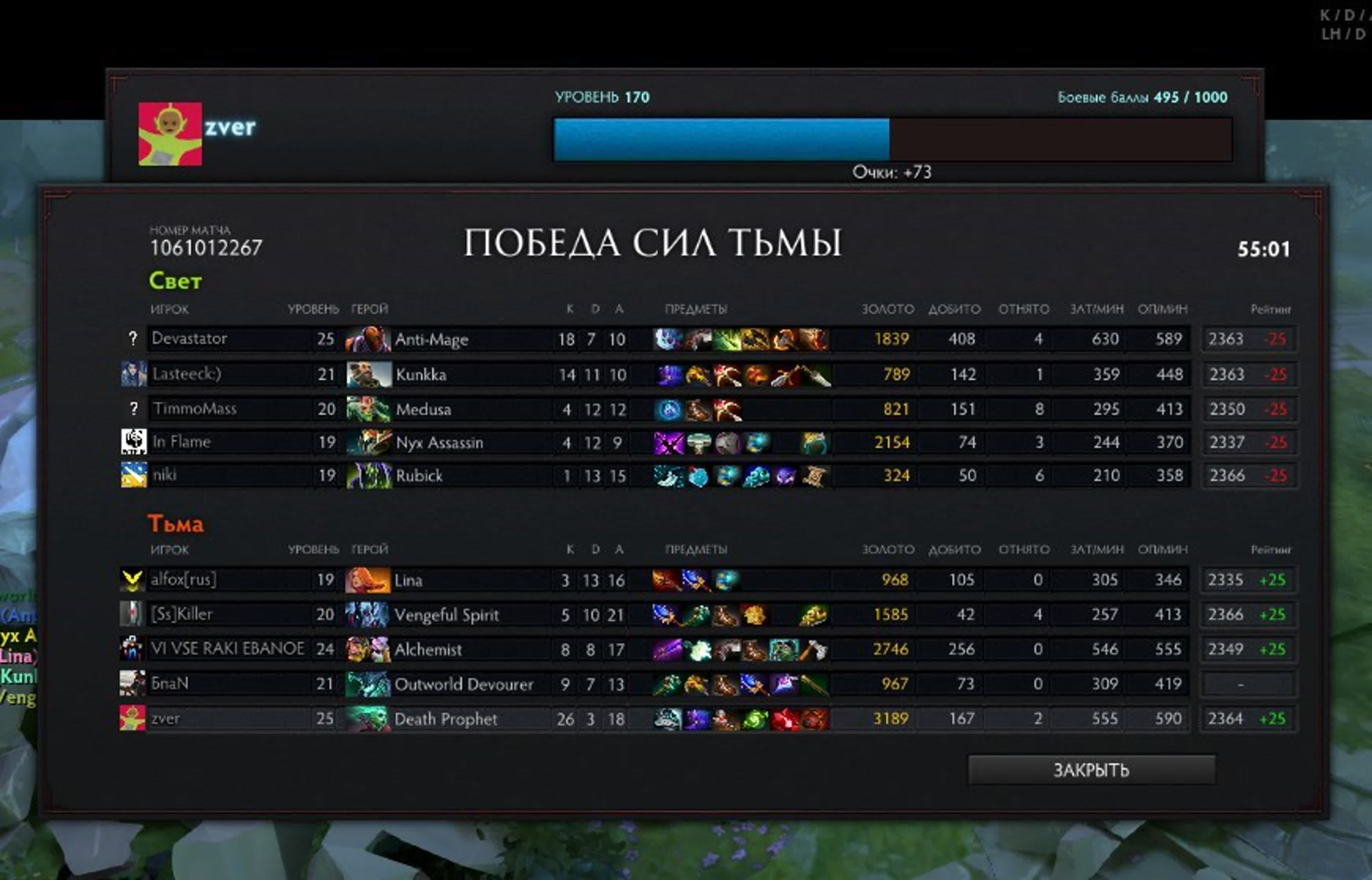Select the Kunkka hero portrait

pos(368,374)
